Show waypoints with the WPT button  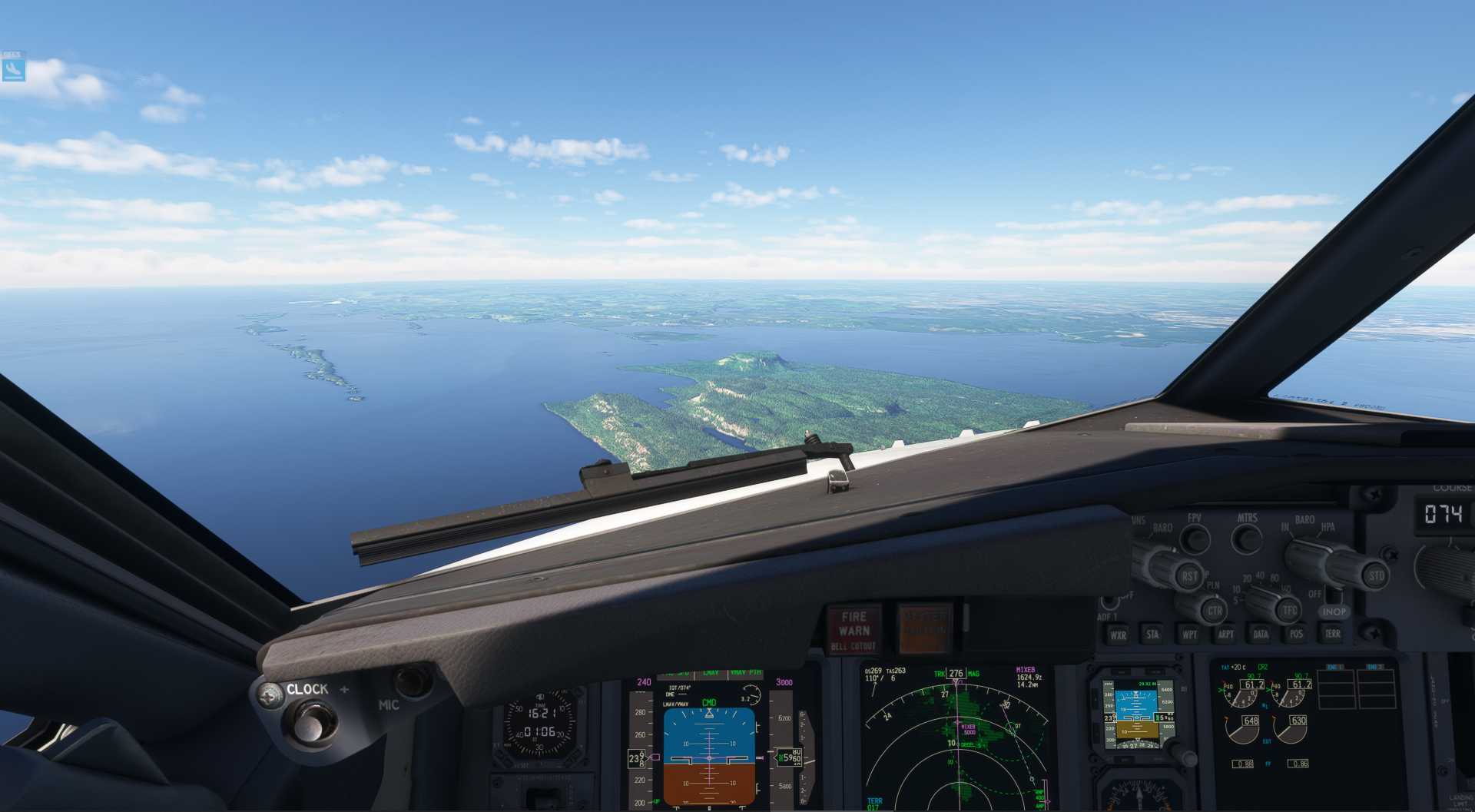(1189, 635)
